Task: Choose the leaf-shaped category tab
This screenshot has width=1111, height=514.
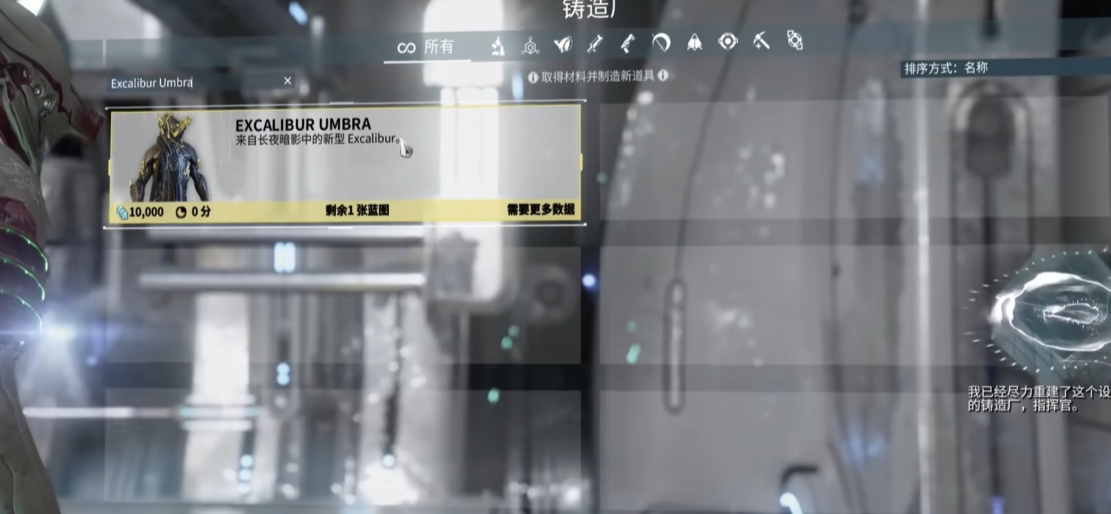Action: 563,43
